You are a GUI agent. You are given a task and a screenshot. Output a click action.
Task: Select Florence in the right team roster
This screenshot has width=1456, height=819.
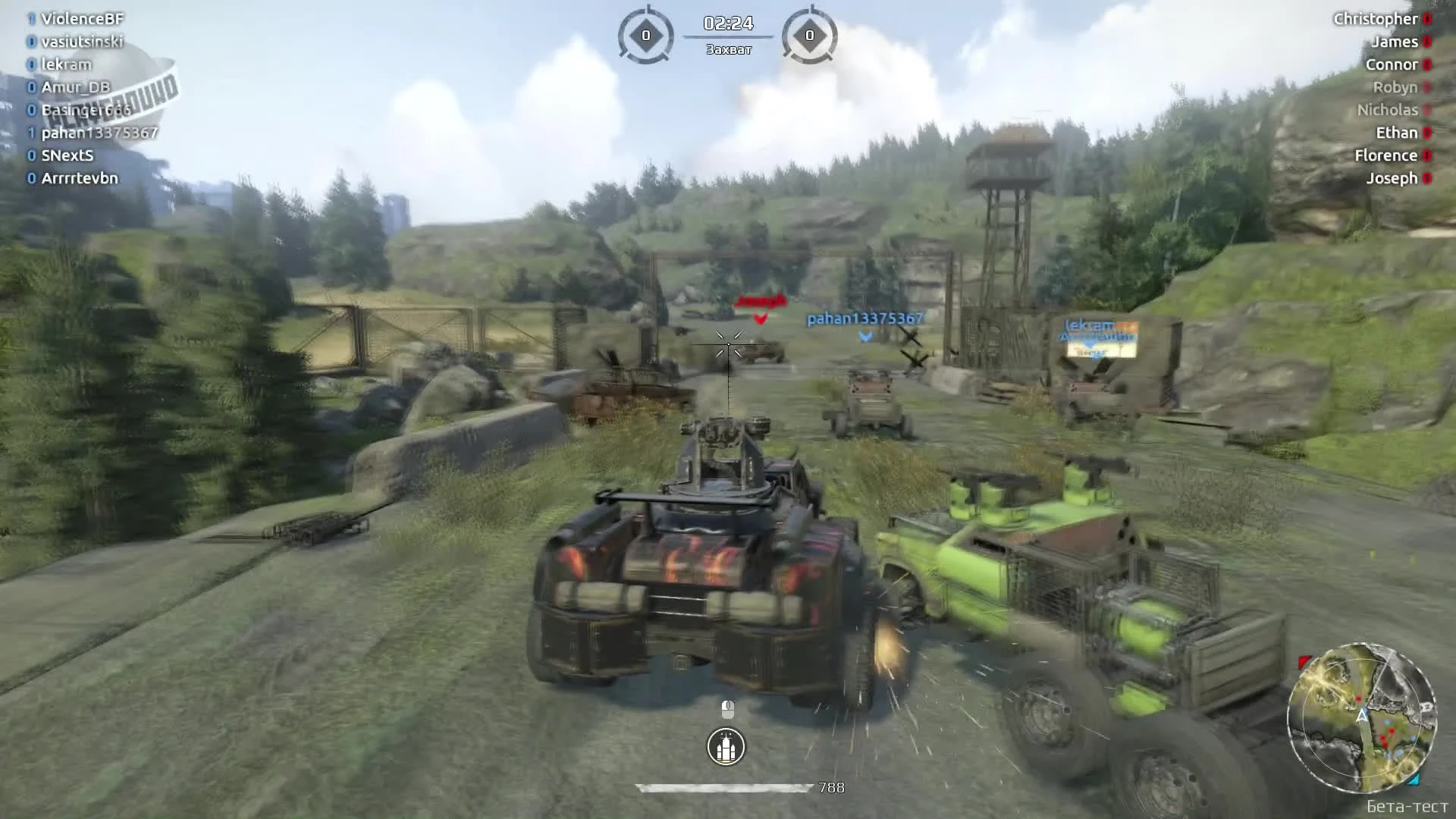tap(1387, 155)
